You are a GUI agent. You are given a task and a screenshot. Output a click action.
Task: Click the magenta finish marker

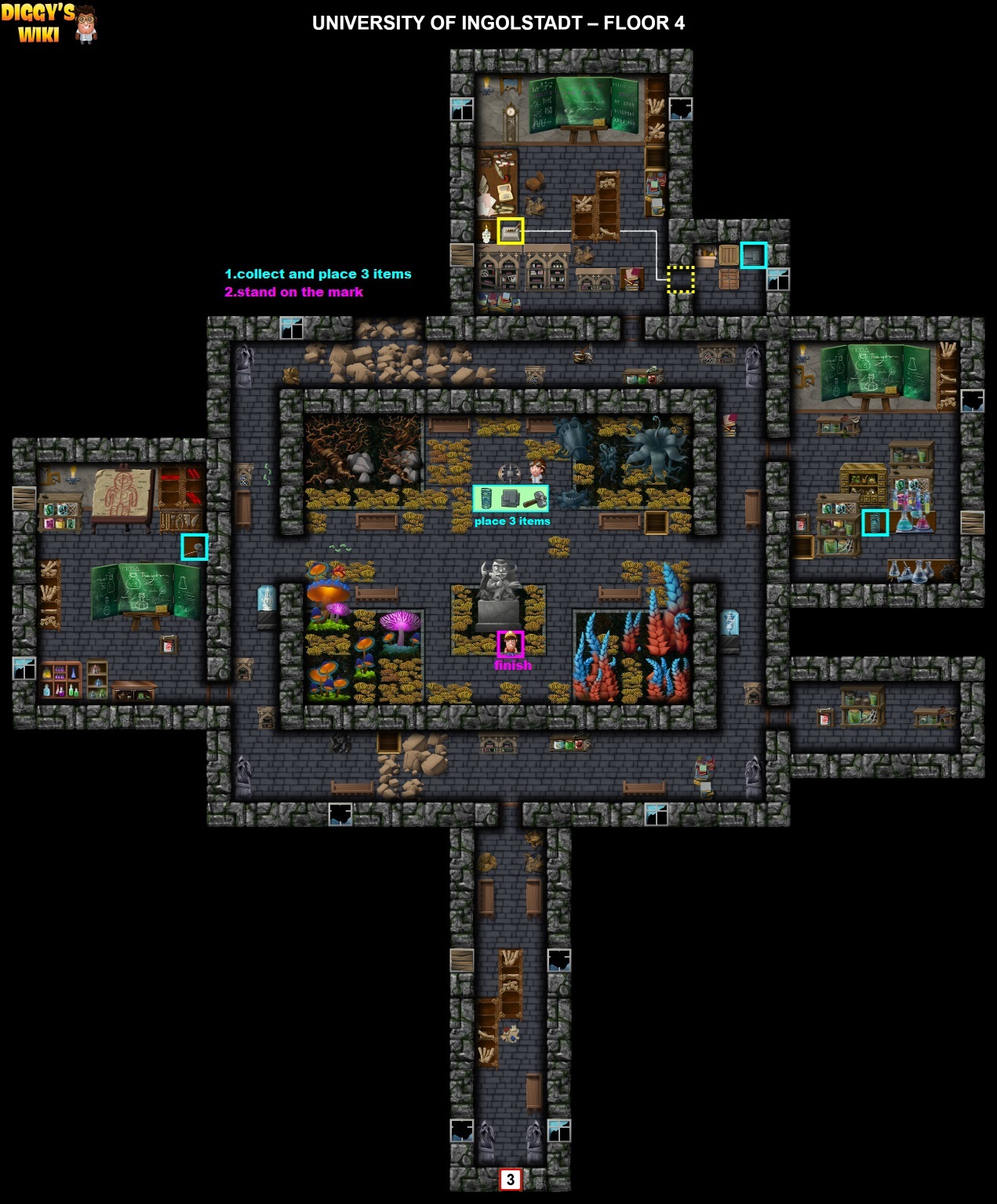(511, 644)
